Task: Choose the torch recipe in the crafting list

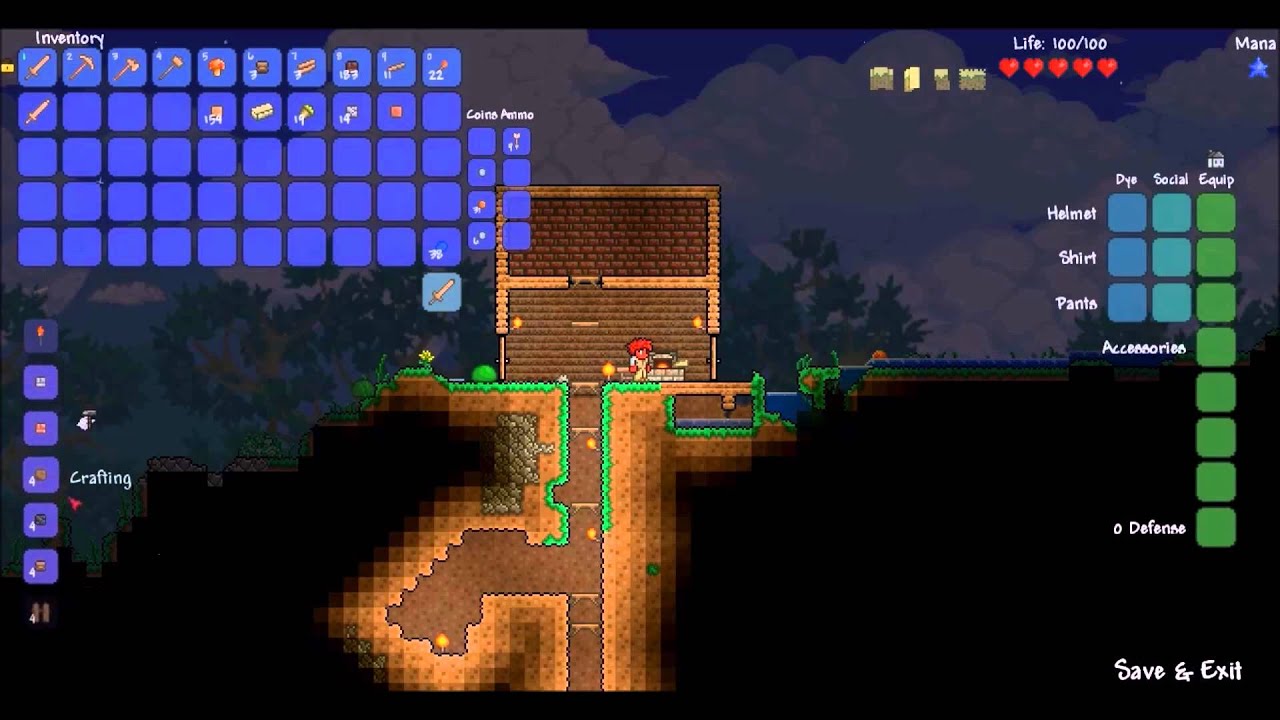Action: [41, 336]
